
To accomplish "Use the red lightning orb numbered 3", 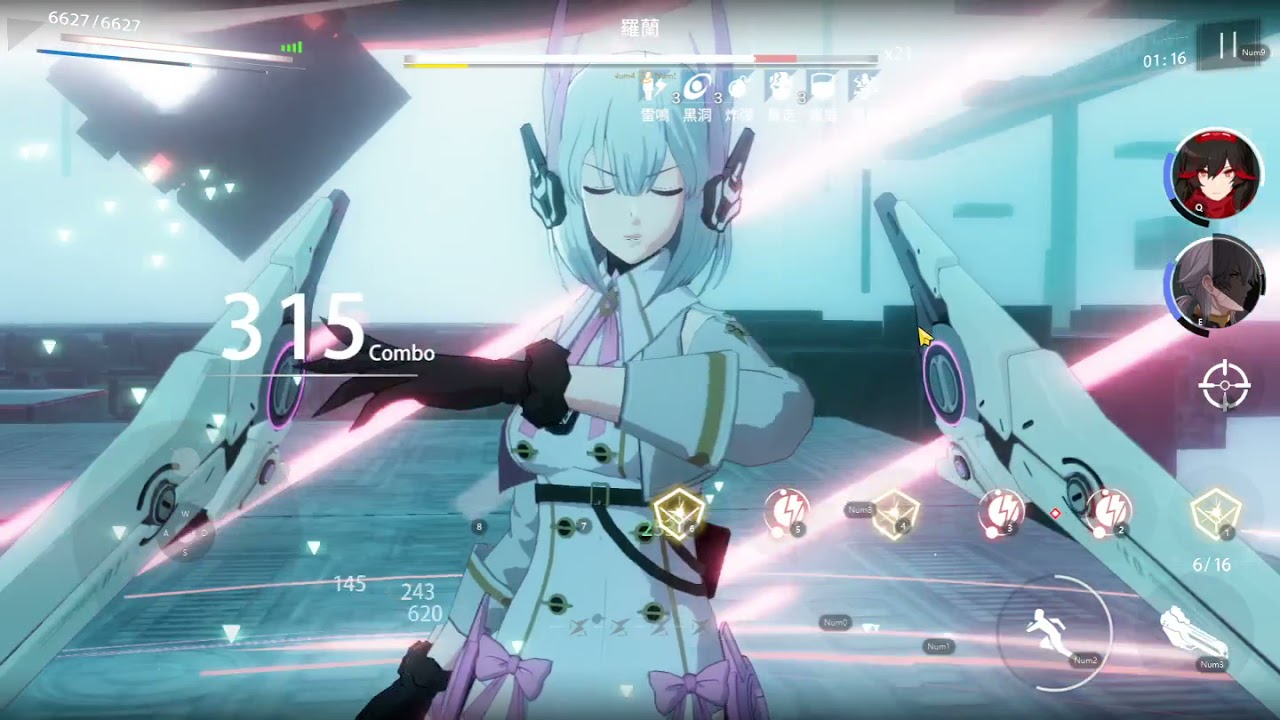I will coord(999,510).
